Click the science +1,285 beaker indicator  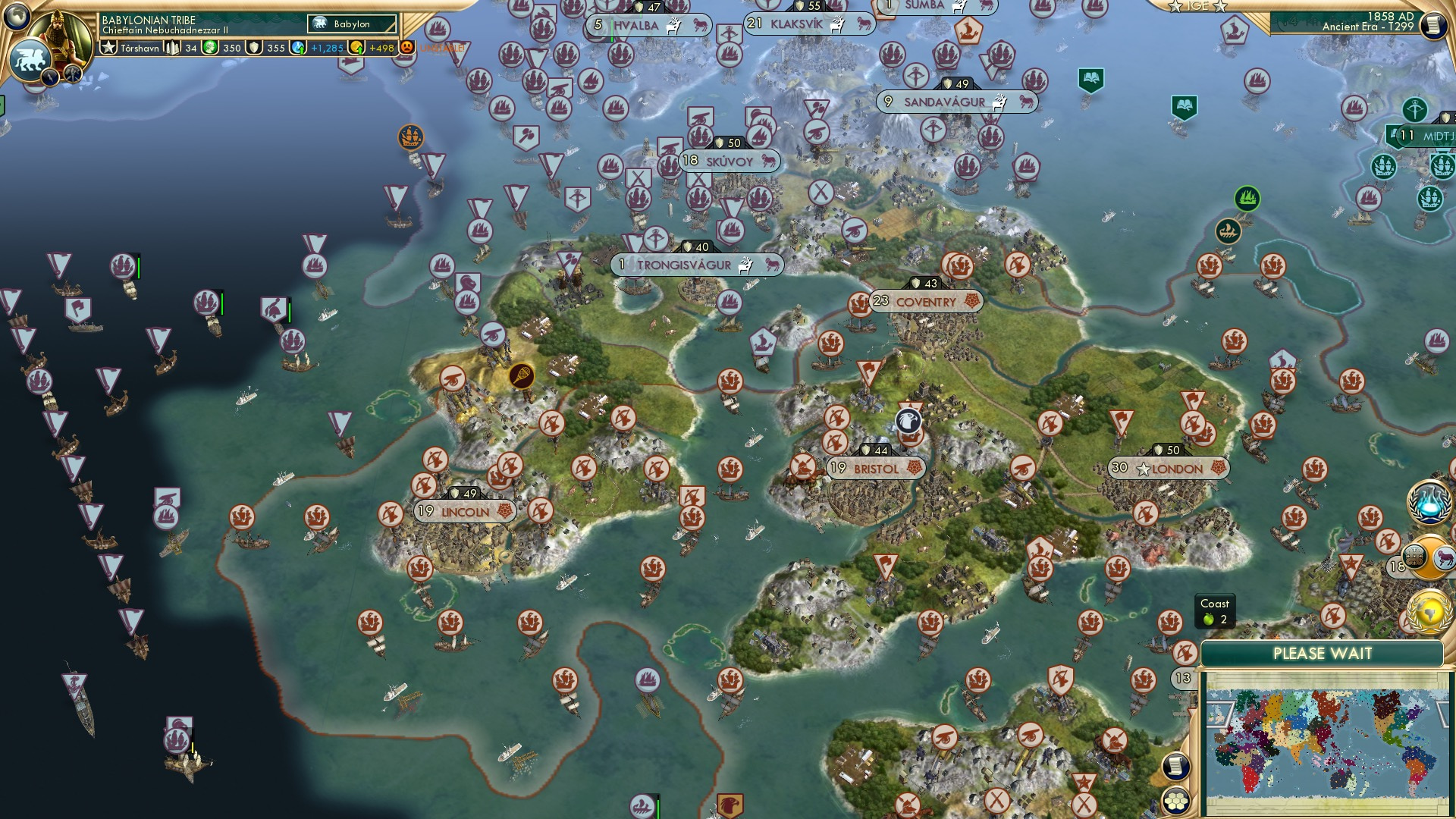[x=318, y=46]
